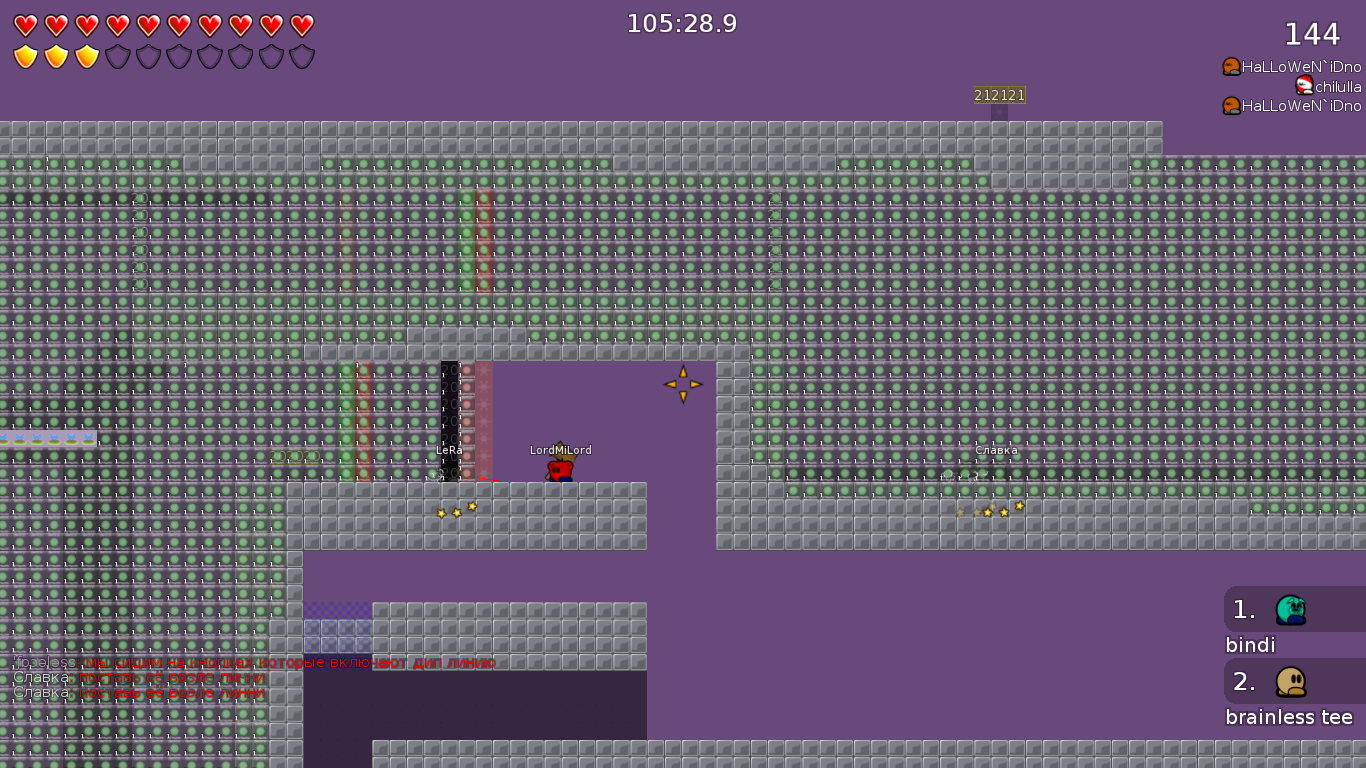
Task: Click the brainless tee character portrait
Action: 1289,680
